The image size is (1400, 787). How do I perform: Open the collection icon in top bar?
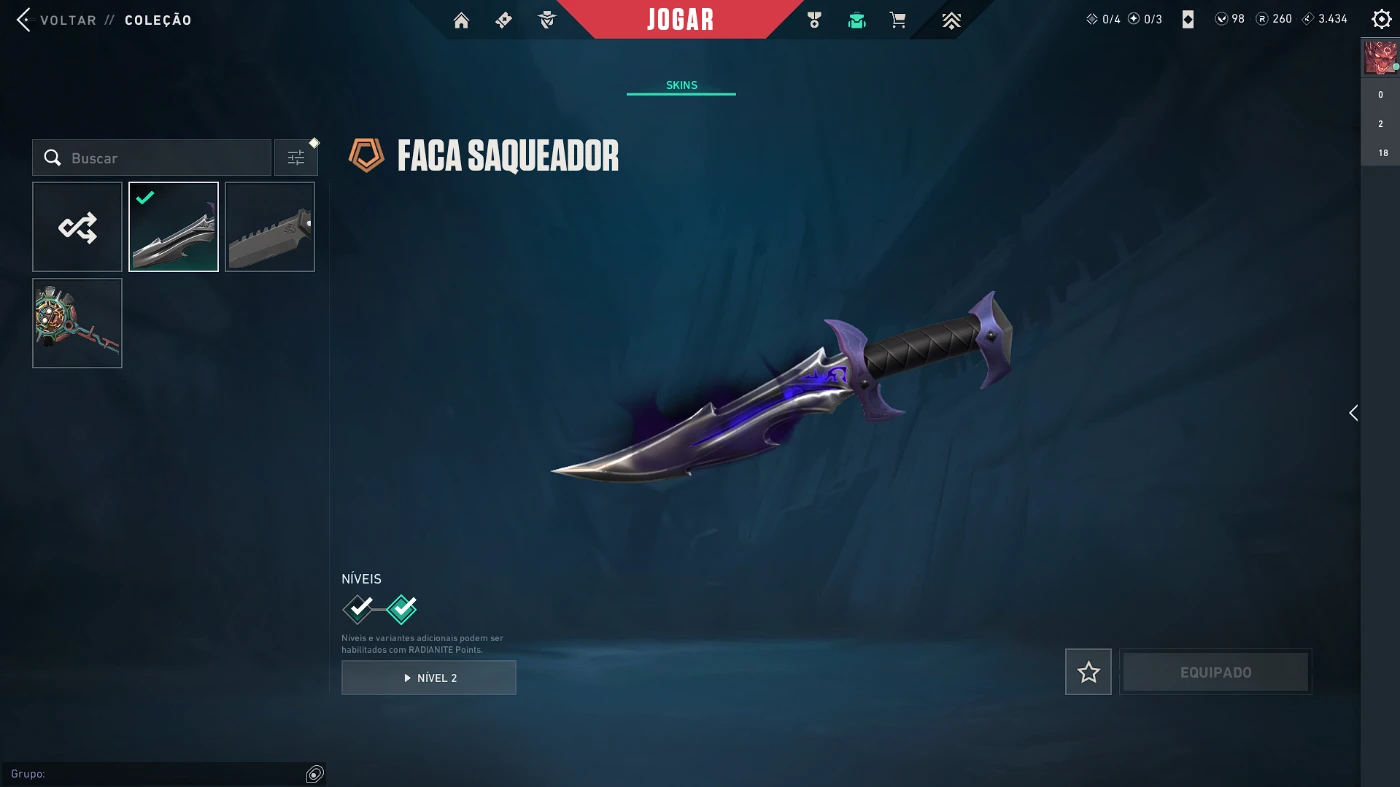point(856,20)
